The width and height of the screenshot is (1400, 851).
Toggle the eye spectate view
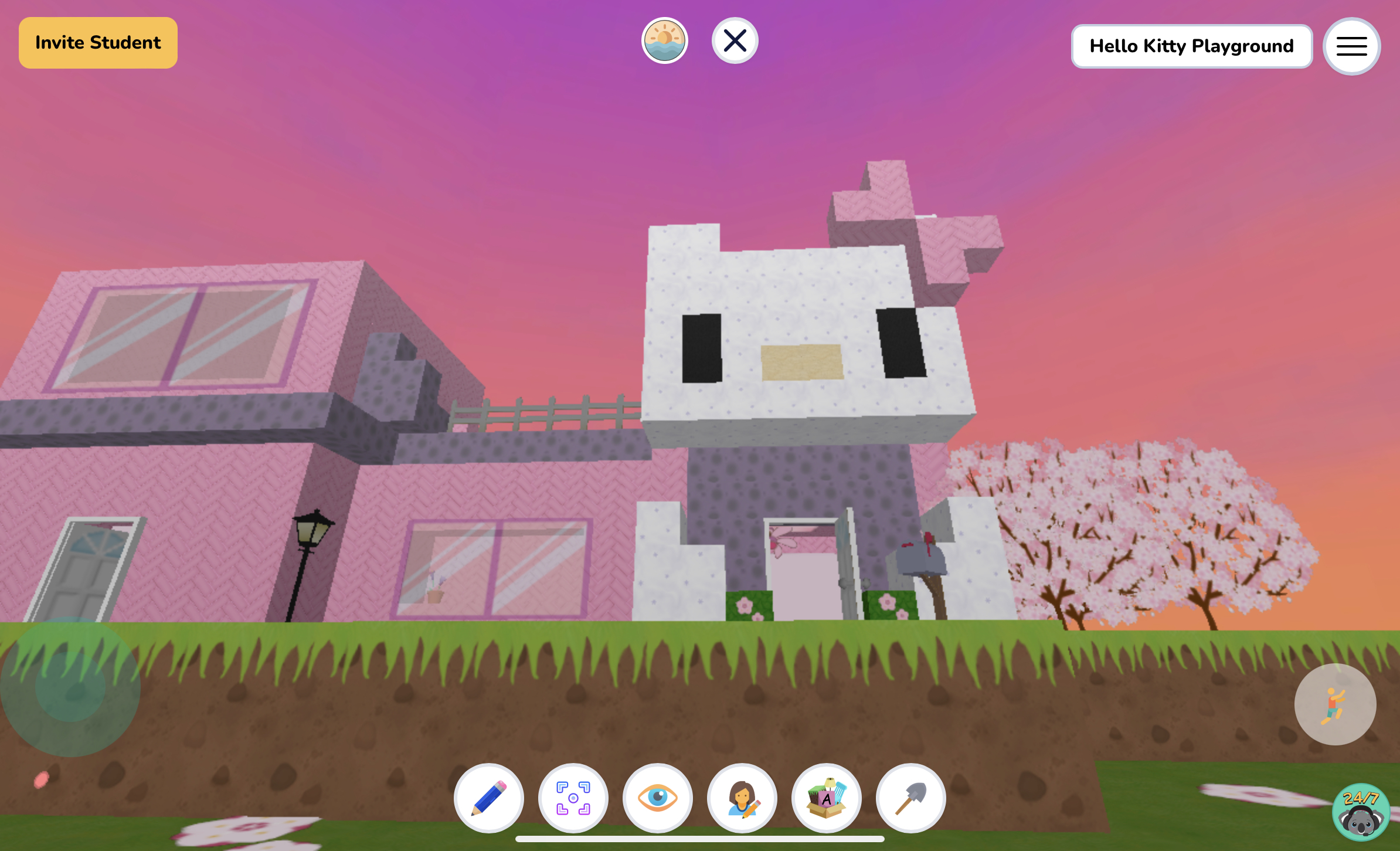coord(658,799)
